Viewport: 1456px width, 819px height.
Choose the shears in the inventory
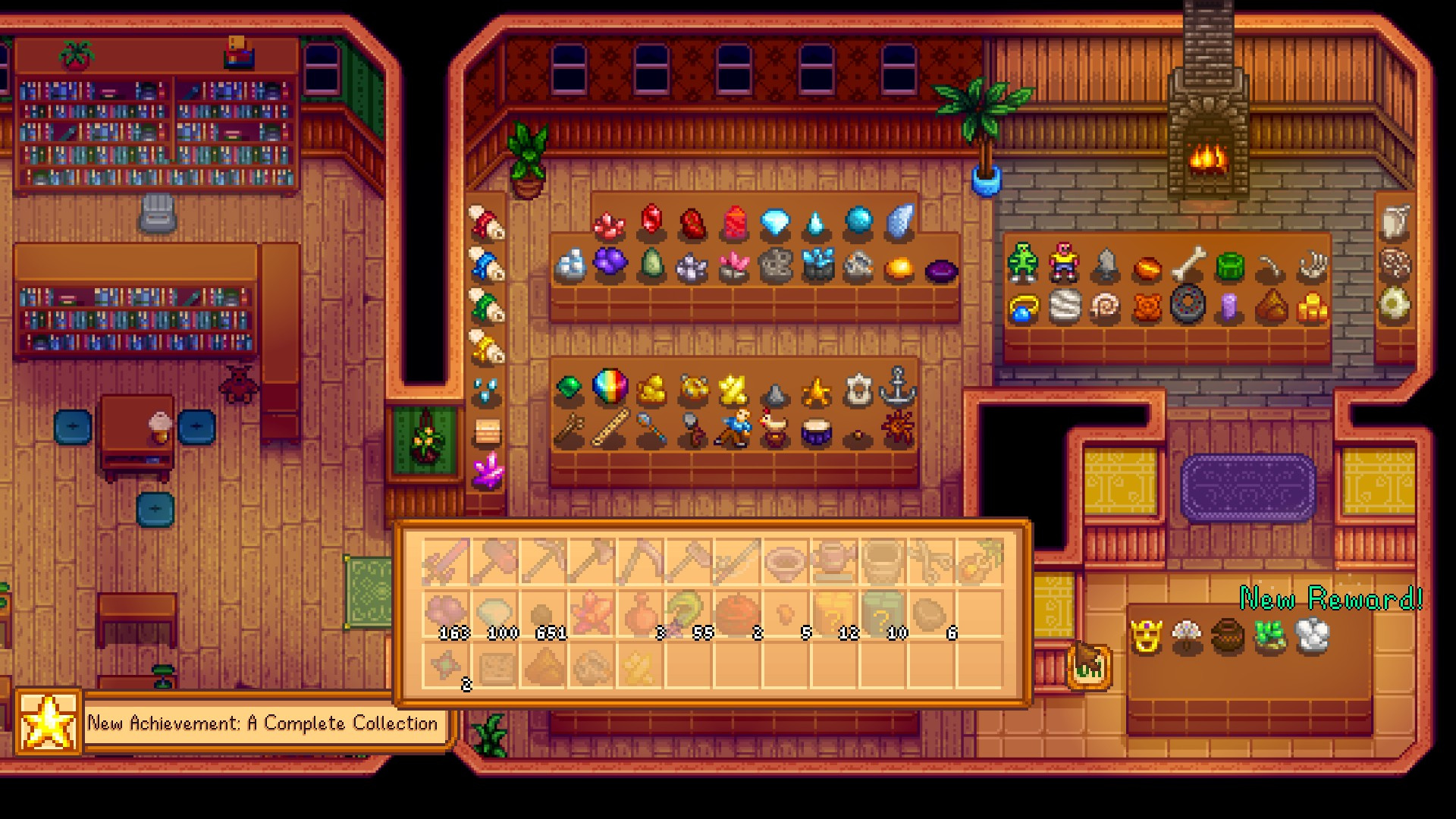pos(931,562)
